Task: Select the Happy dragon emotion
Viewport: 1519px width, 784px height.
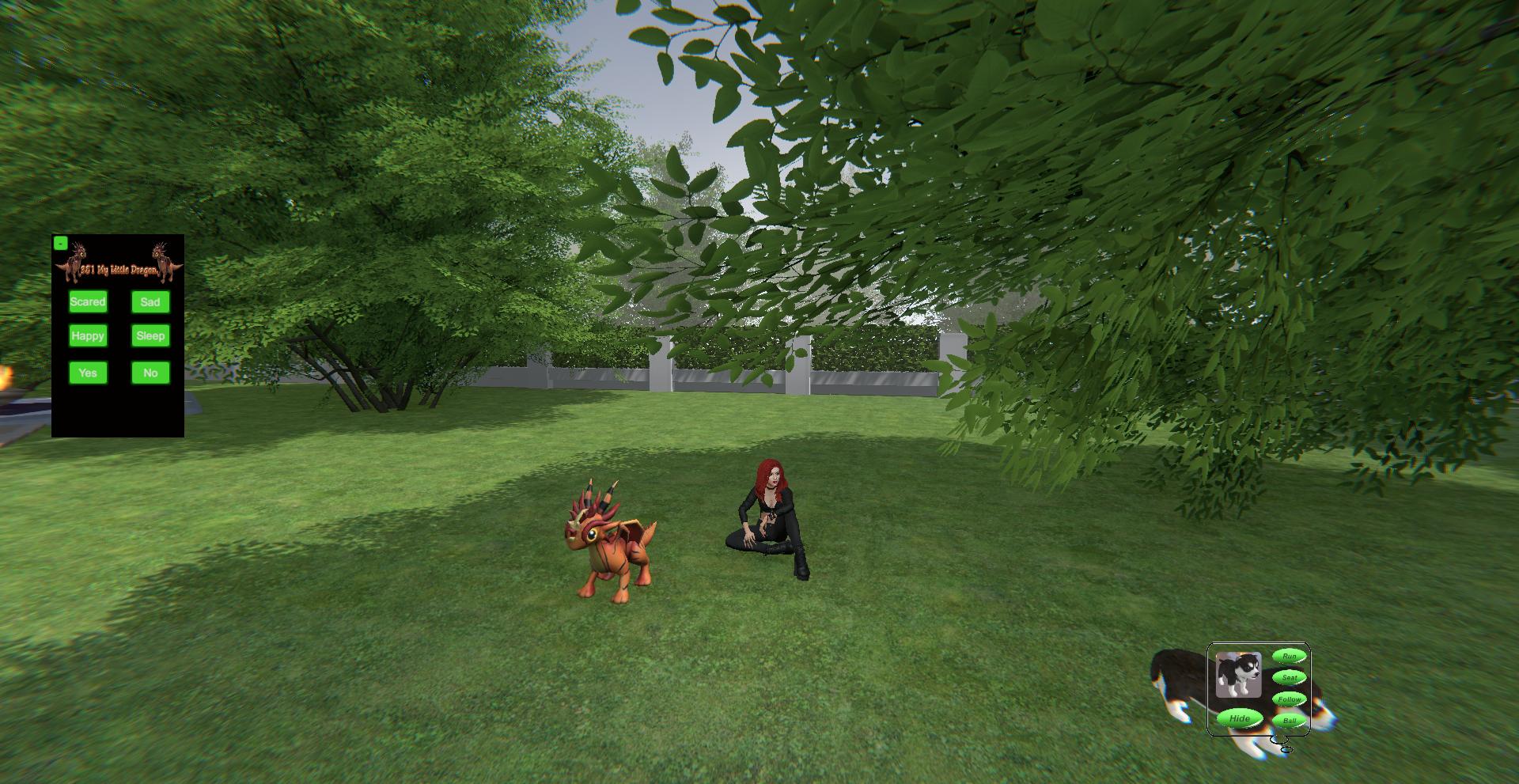Action: (88, 335)
